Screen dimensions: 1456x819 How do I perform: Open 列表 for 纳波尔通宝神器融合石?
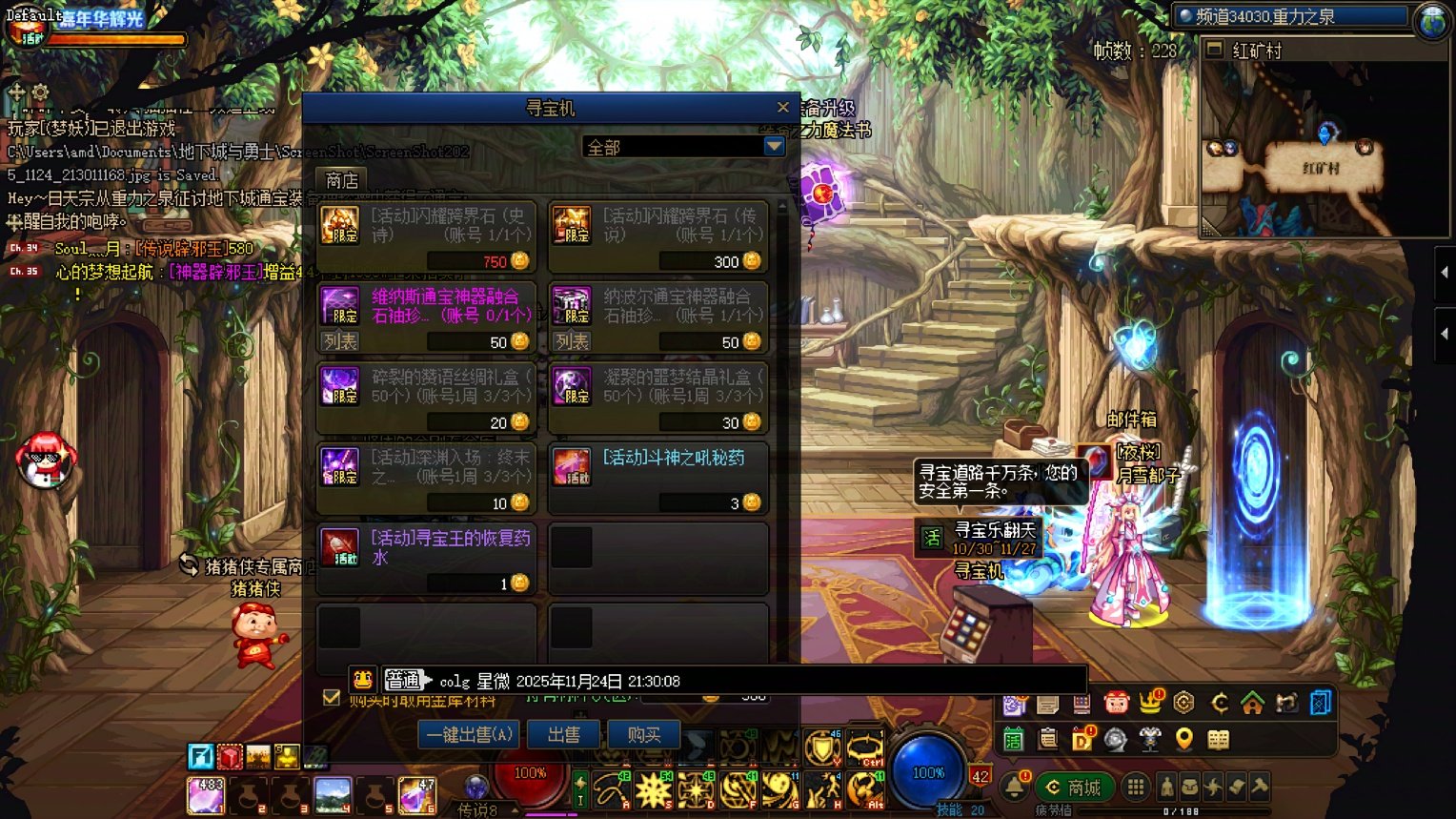[572, 341]
